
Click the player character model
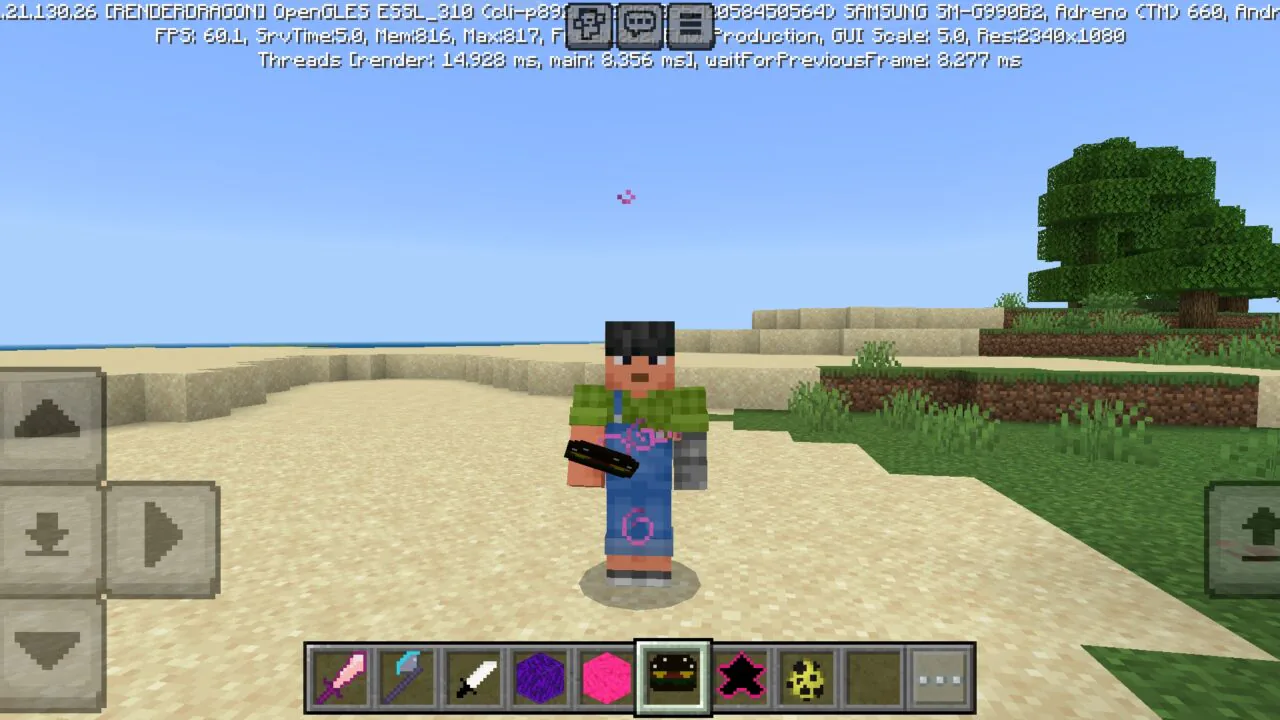(x=639, y=450)
